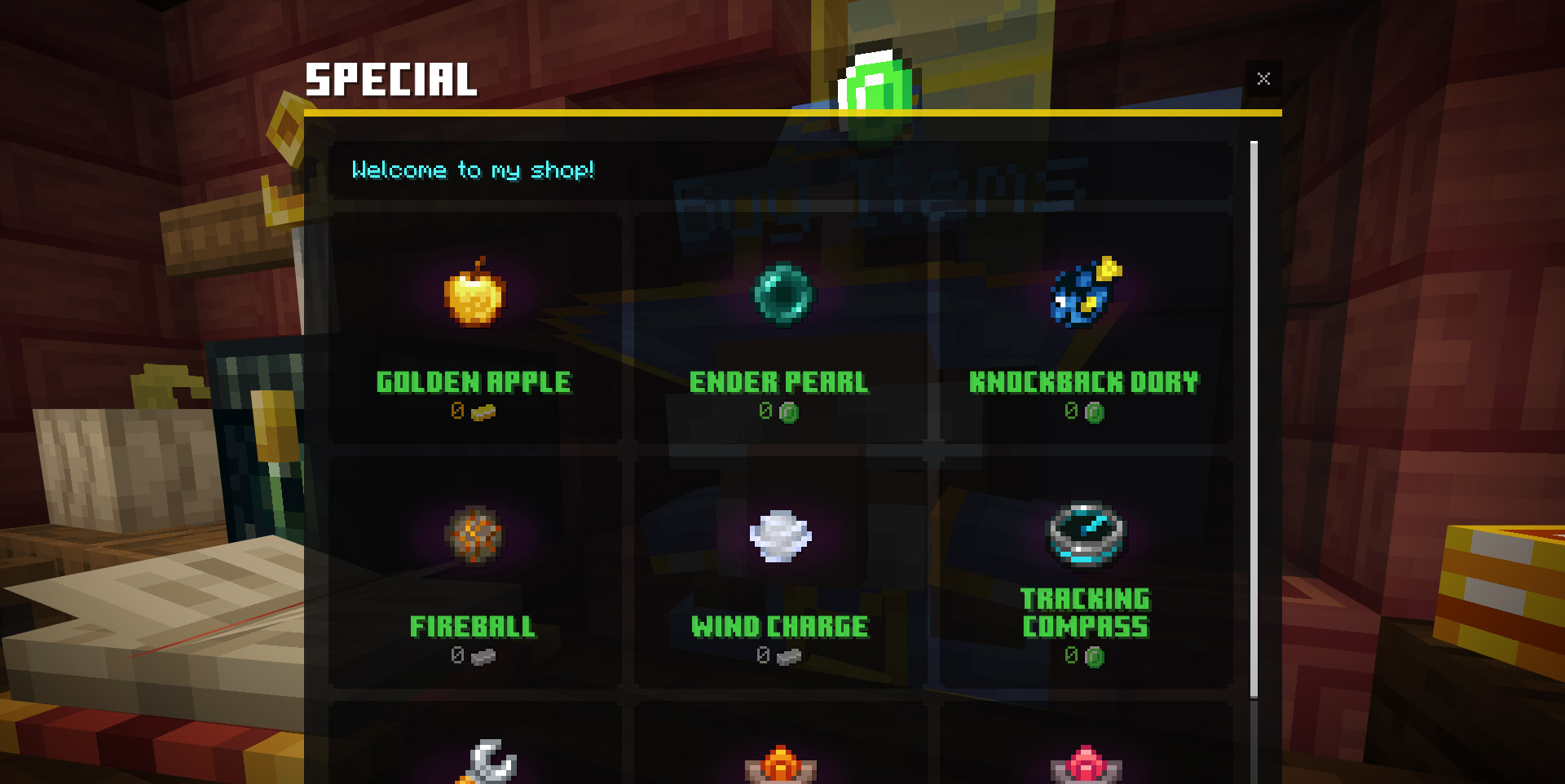Click the gold ingot price icon under Golden Apple
The height and width of the screenshot is (784, 1565).
coord(483,412)
